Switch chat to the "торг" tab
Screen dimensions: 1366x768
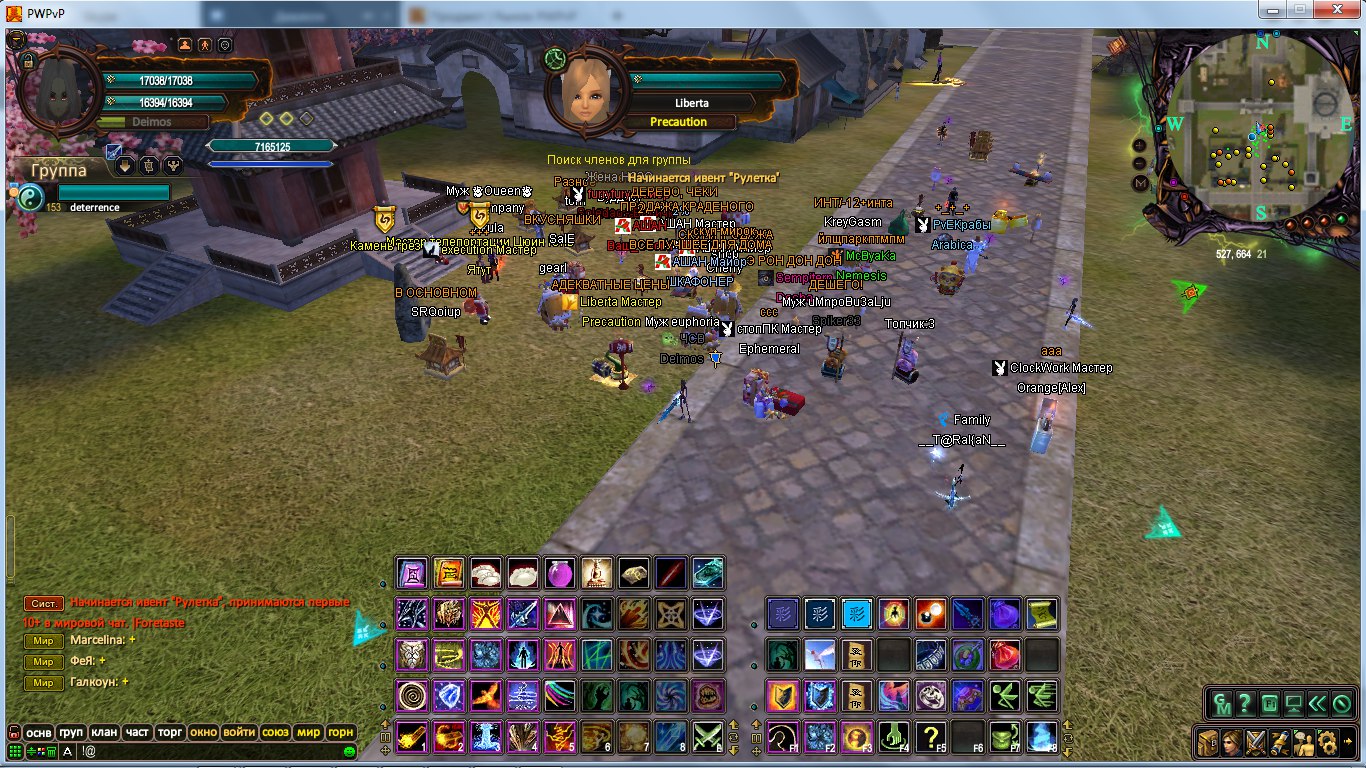point(170,732)
